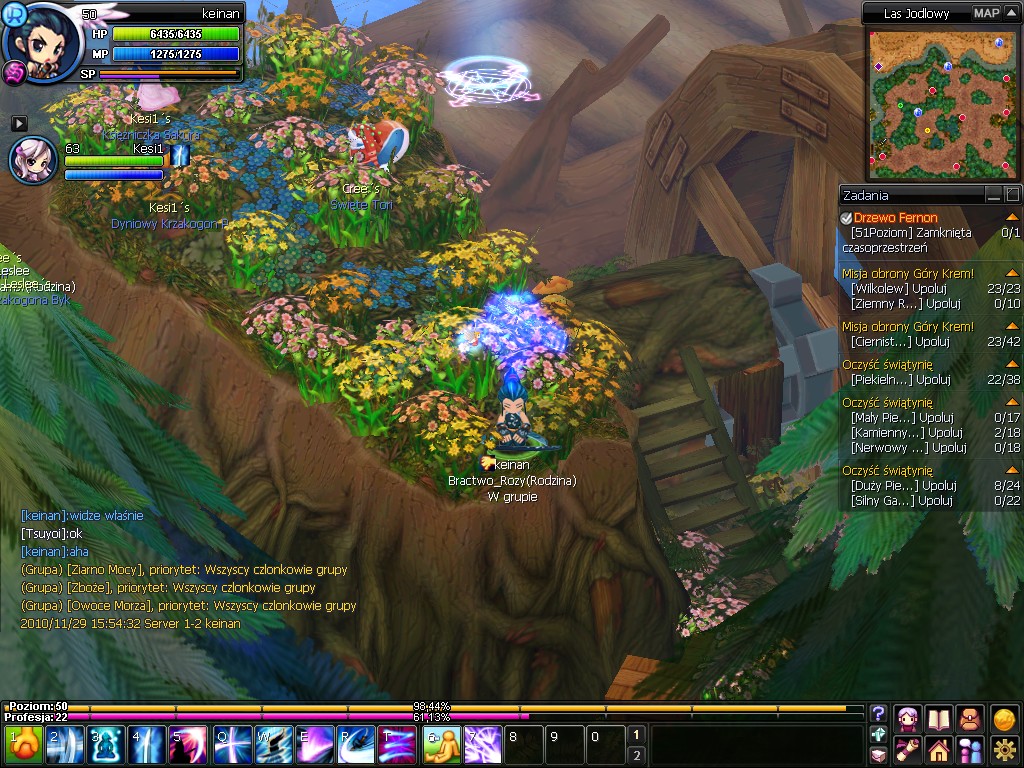The width and height of the screenshot is (1024, 768).
Task: Select the Drzewo Fernon quest entry
Action: pos(896,218)
